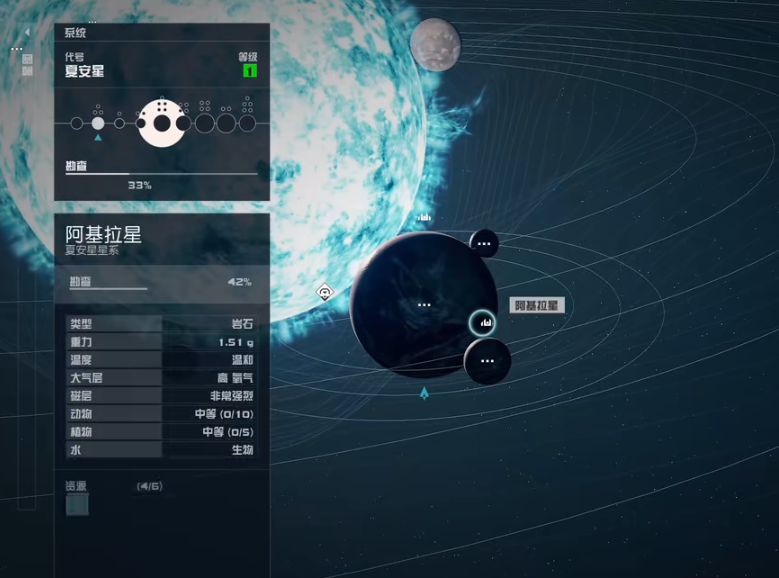
Task: Go back using the left arrow
Action: pos(27,32)
